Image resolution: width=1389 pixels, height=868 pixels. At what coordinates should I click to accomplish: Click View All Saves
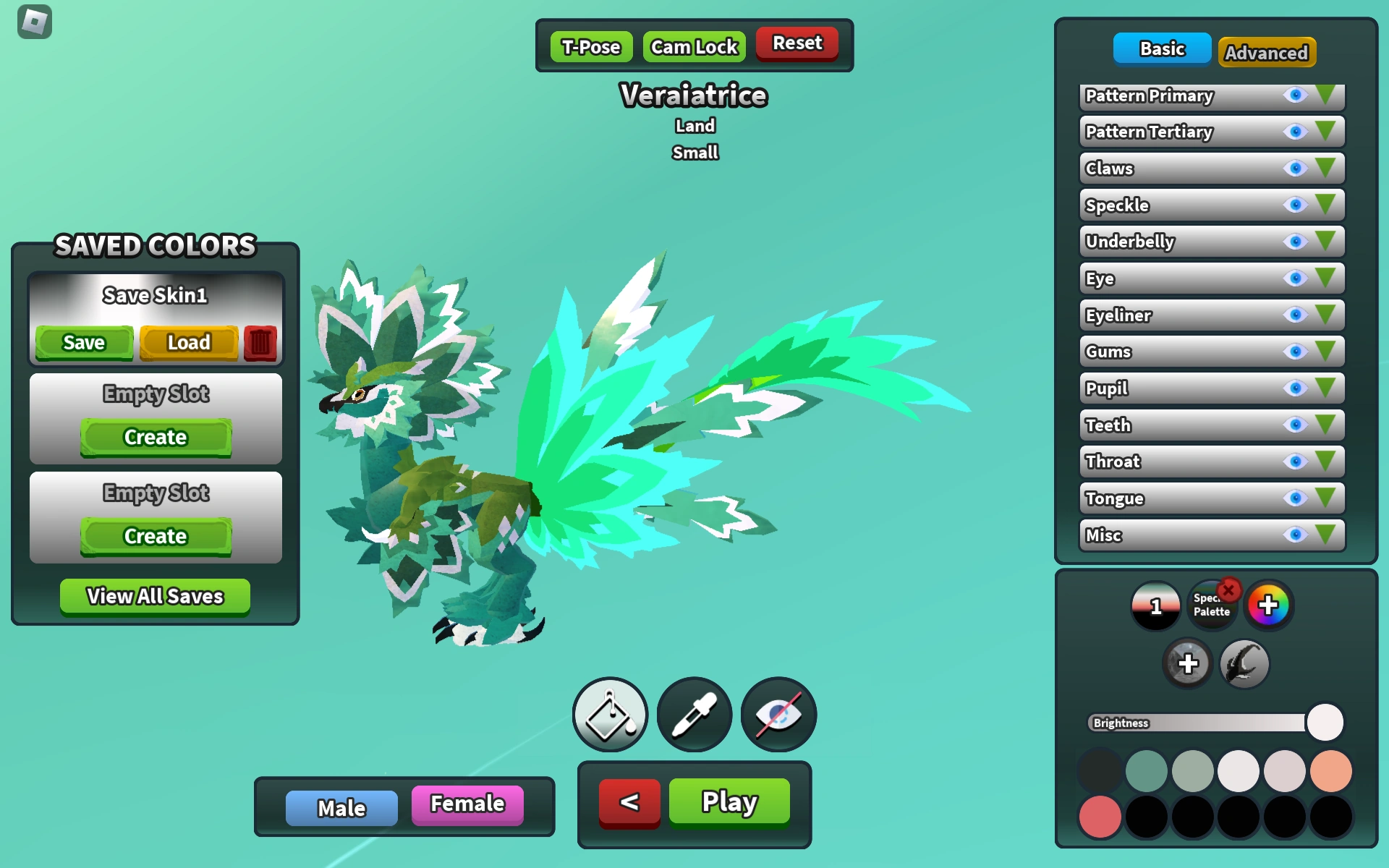click(154, 596)
